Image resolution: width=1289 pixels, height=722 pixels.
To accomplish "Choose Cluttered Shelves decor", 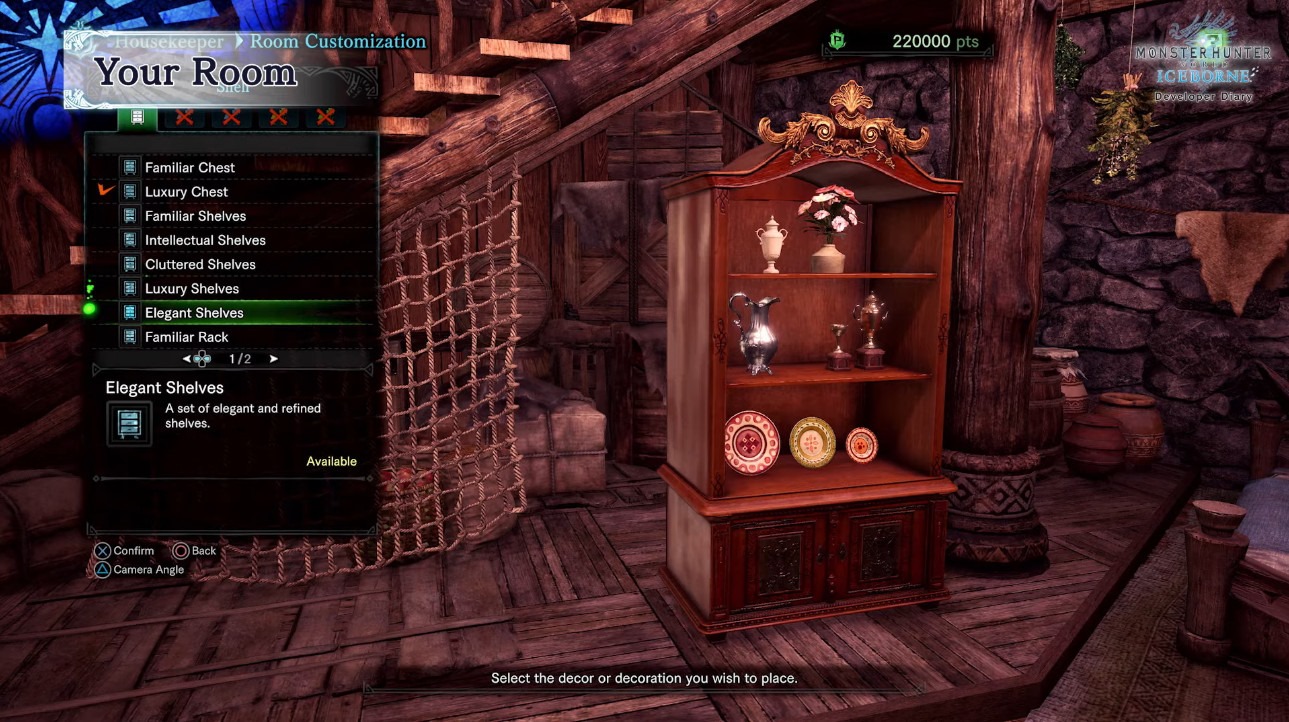I will tap(200, 264).
